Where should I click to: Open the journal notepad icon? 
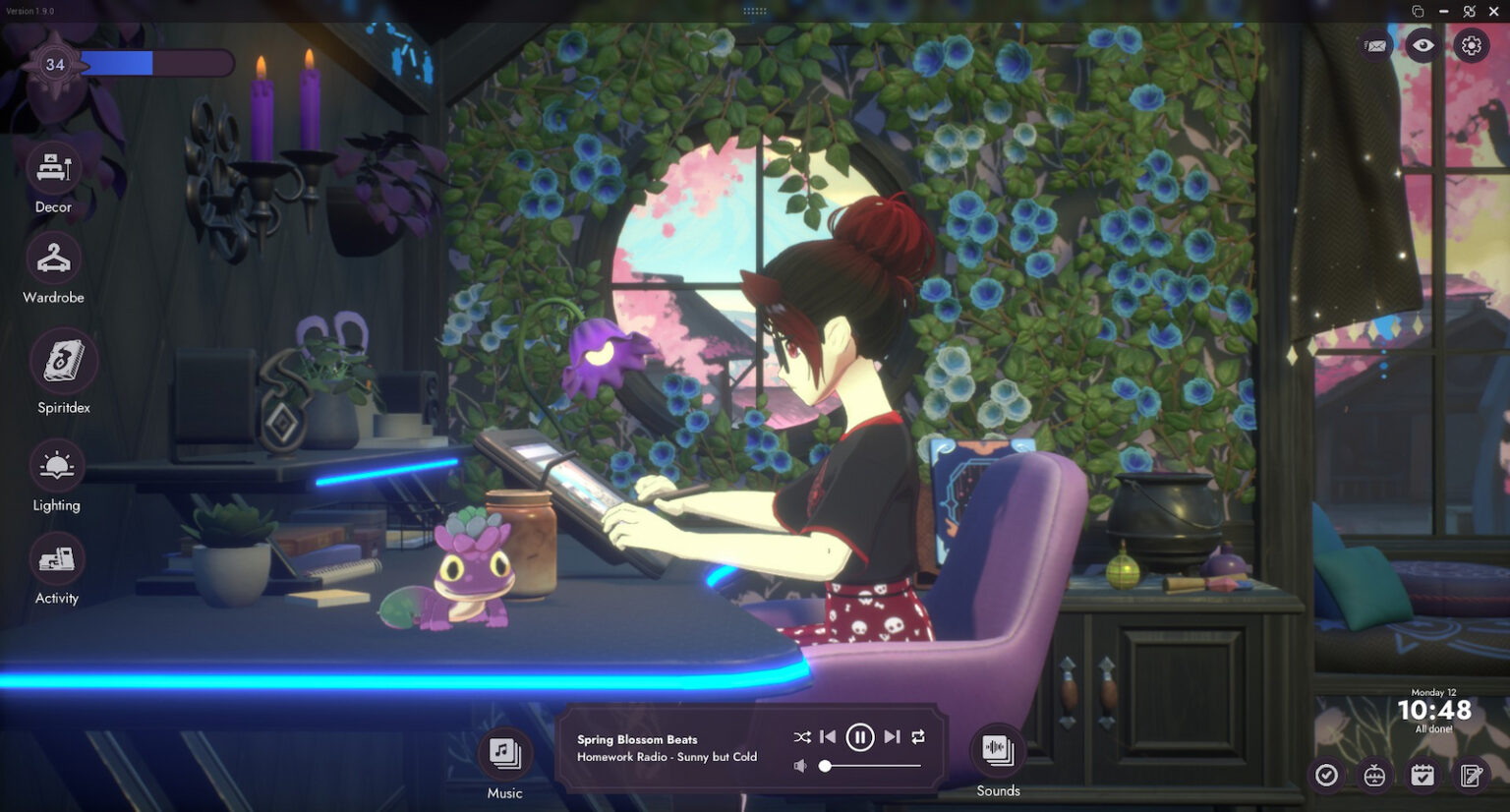pos(1470,776)
